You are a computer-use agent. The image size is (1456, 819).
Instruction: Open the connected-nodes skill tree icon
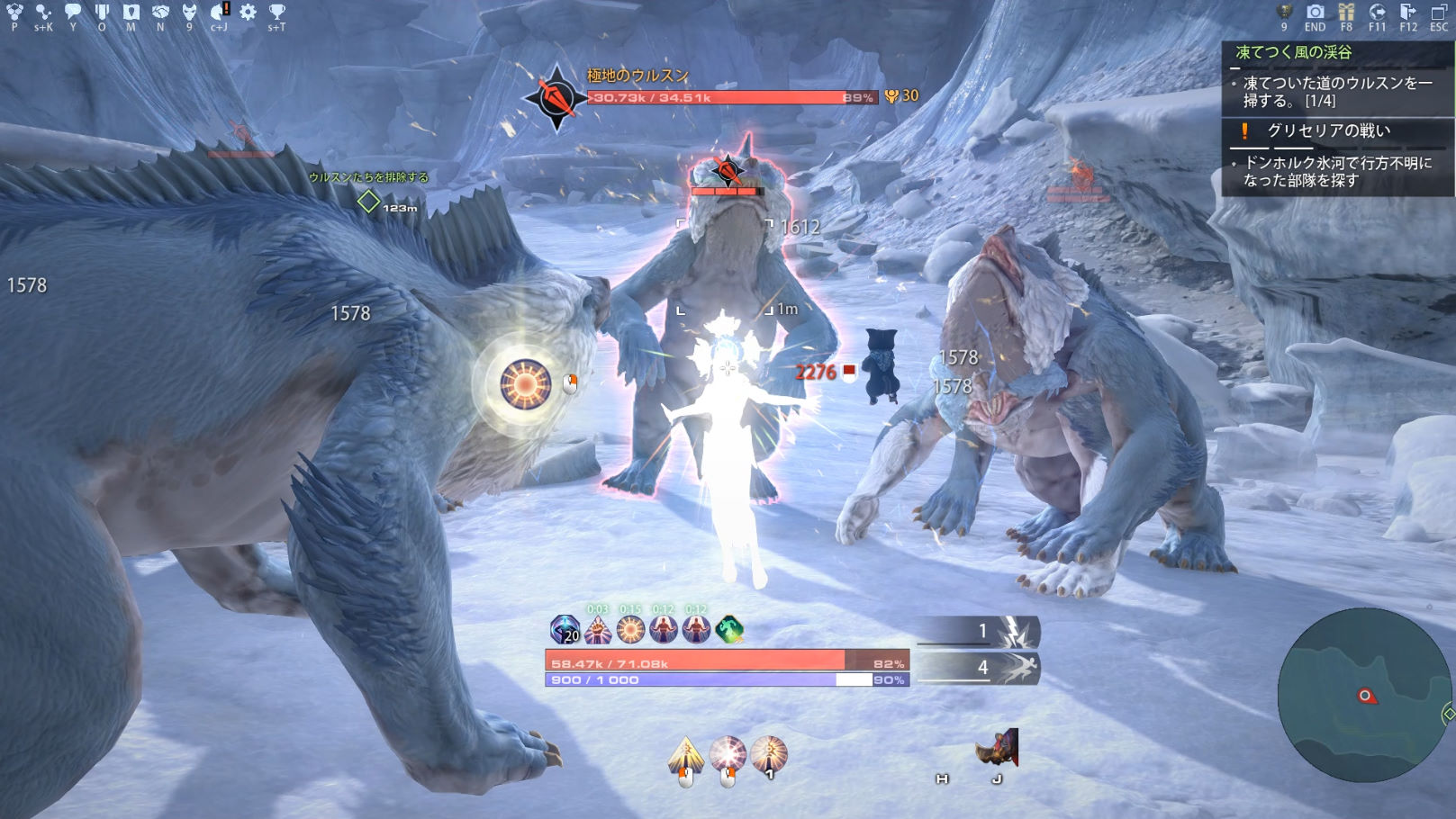point(43,12)
